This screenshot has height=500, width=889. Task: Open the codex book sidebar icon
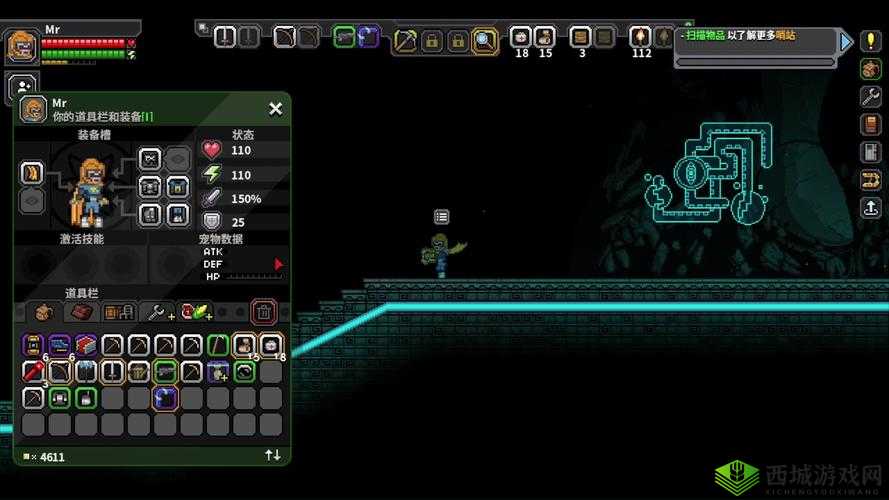click(x=869, y=124)
